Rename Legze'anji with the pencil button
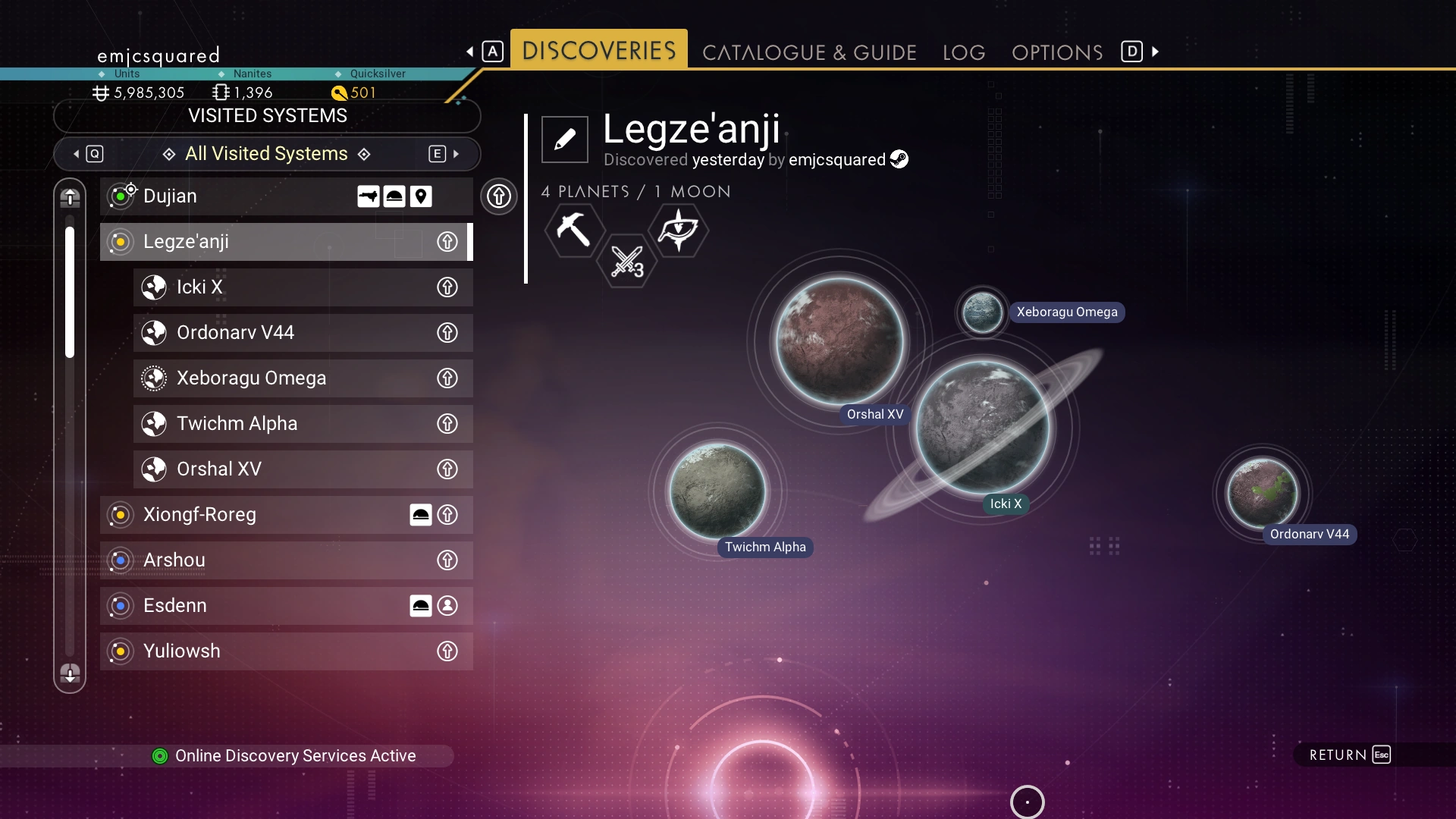The image size is (1456, 819). [565, 140]
